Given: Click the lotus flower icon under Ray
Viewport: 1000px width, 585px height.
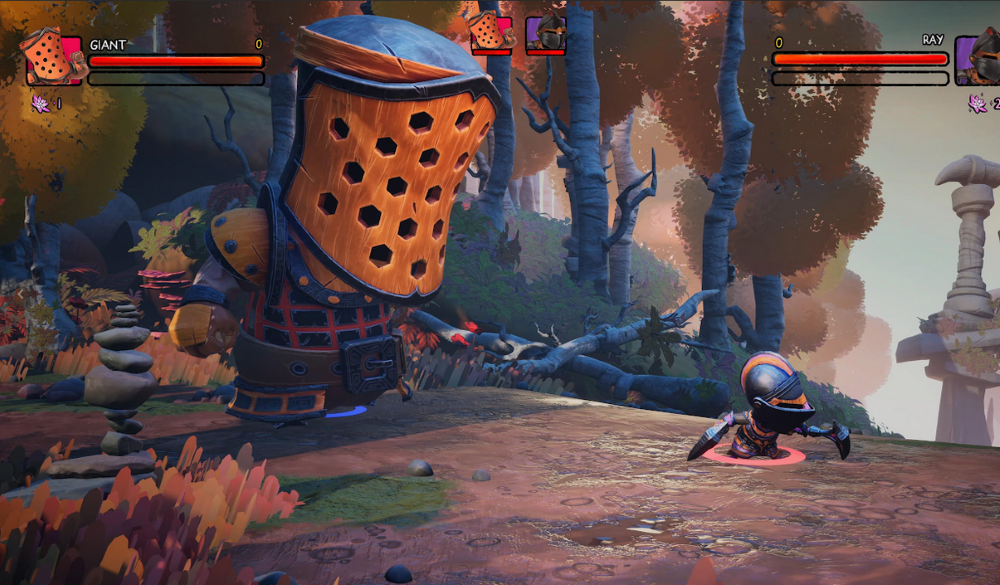Looking at the screenshot, I should [x=977, y=103].
